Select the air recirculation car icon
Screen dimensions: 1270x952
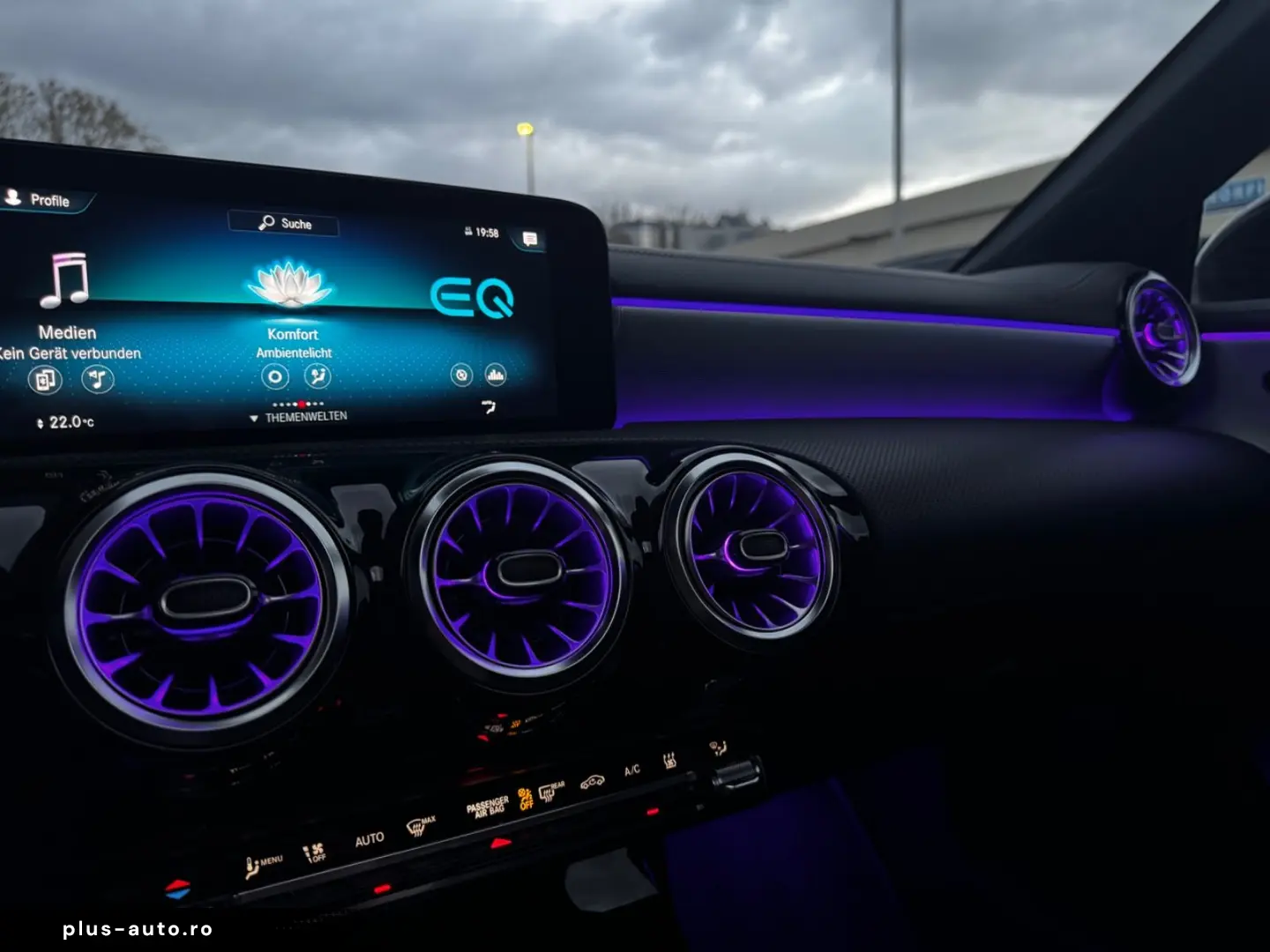pos(592,783)
